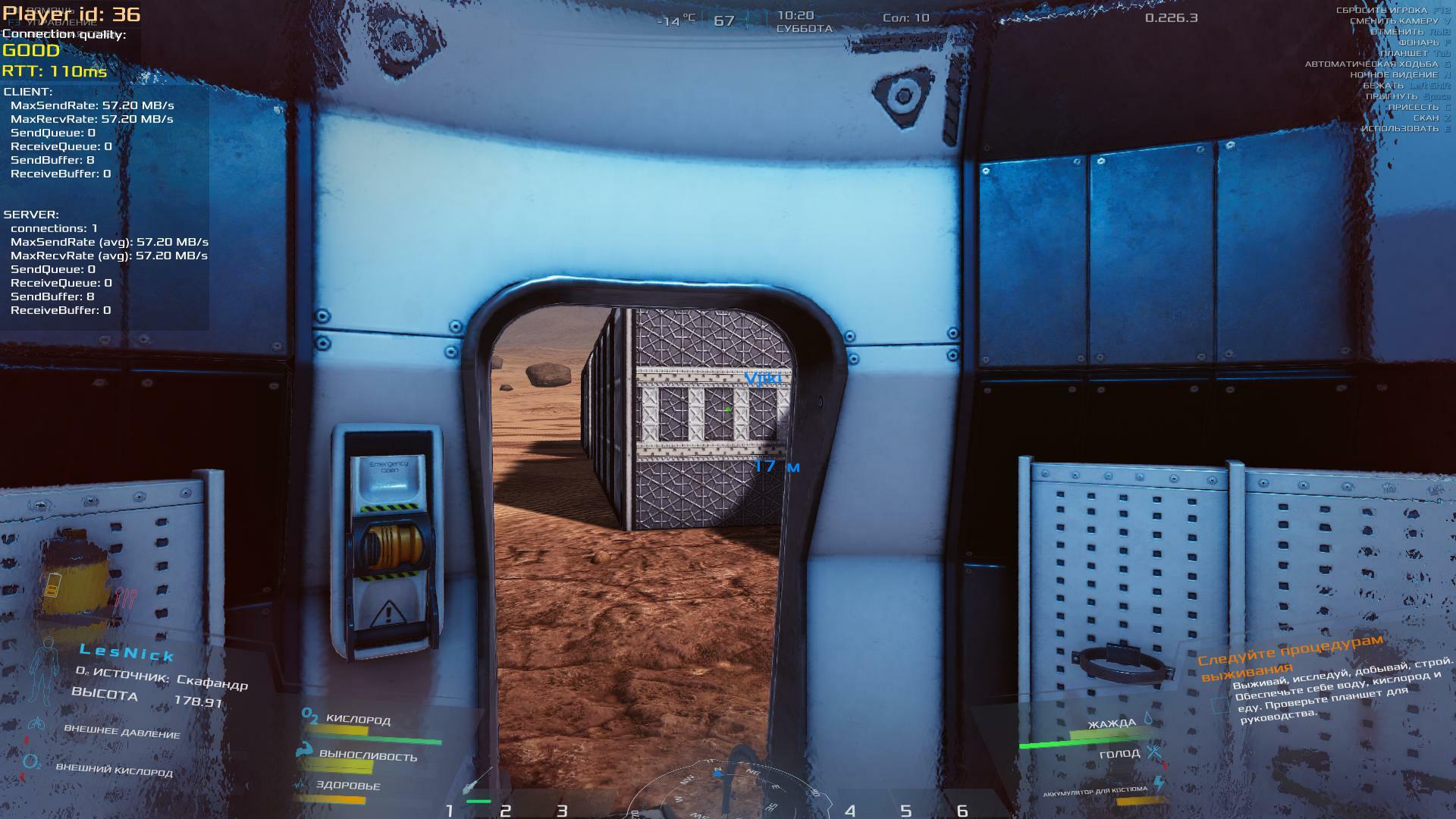1456x819 pixels.
Task: Select hotbar slot 2
Action: (x=506, y=810)
